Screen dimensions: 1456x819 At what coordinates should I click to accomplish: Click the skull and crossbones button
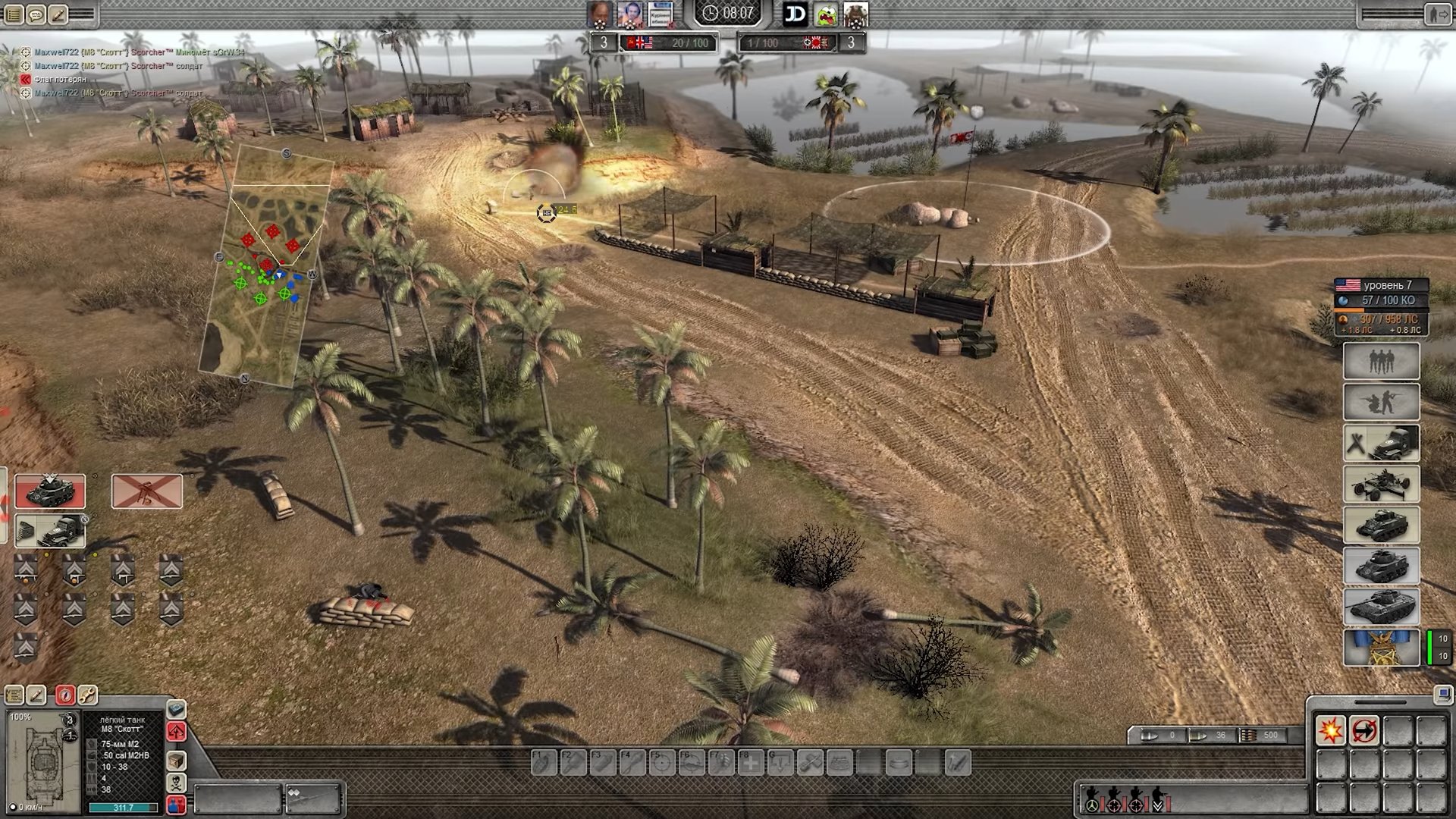[x=176, y=783]
